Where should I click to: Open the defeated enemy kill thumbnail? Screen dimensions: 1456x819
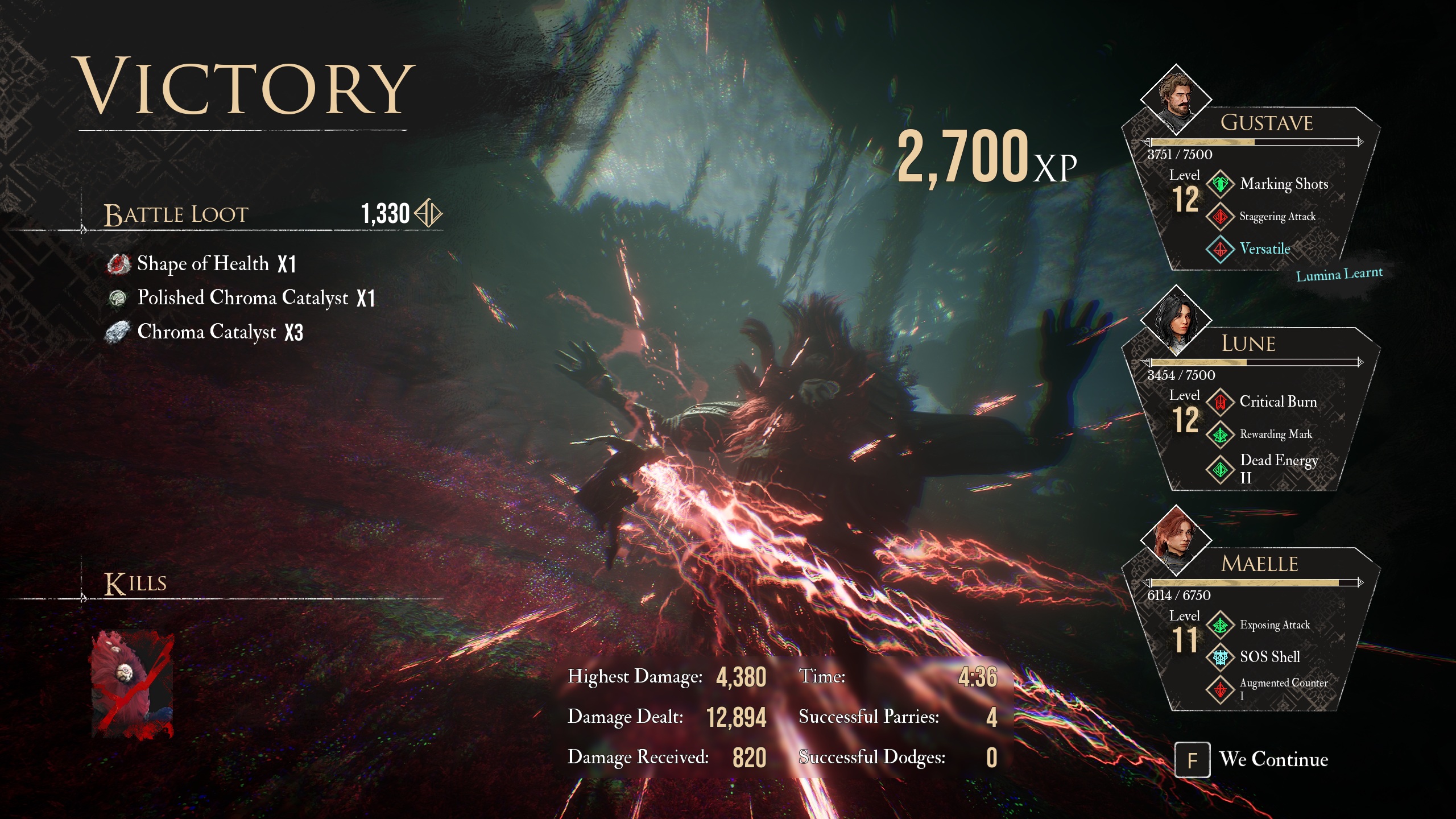click(x=132, y=685)
